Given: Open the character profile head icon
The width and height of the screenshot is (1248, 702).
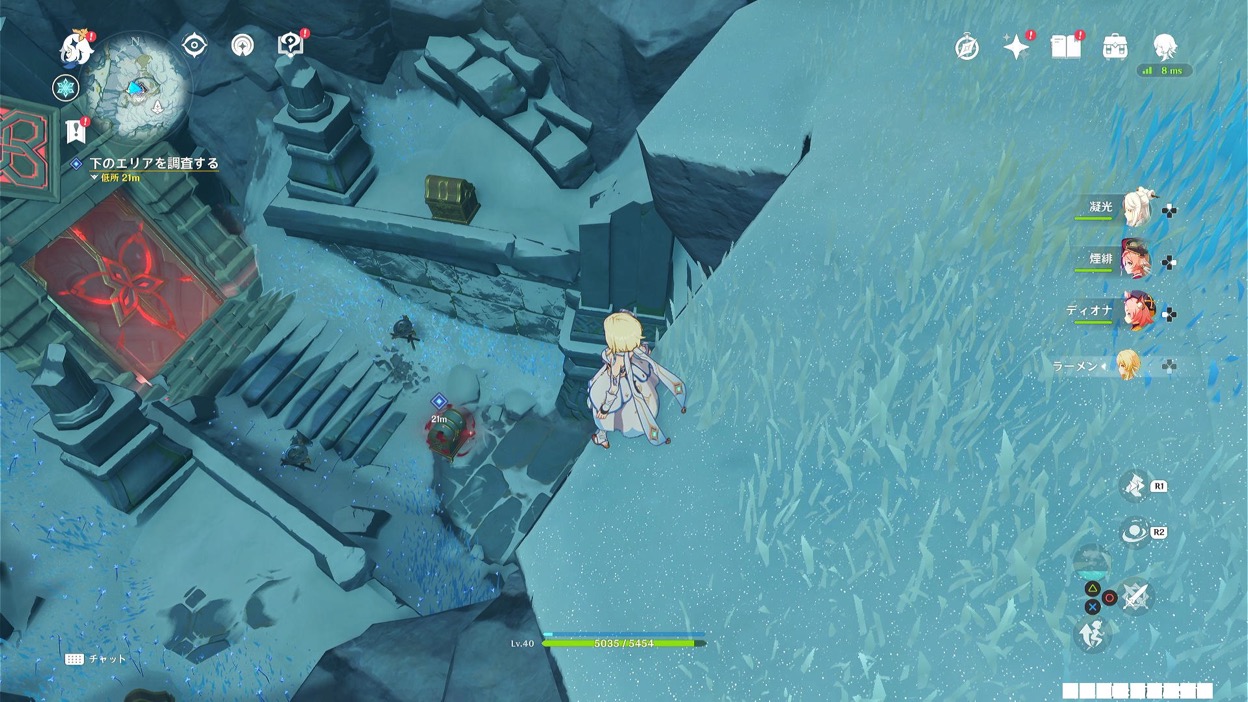Looking at the screenshot, I should 1164,46.
